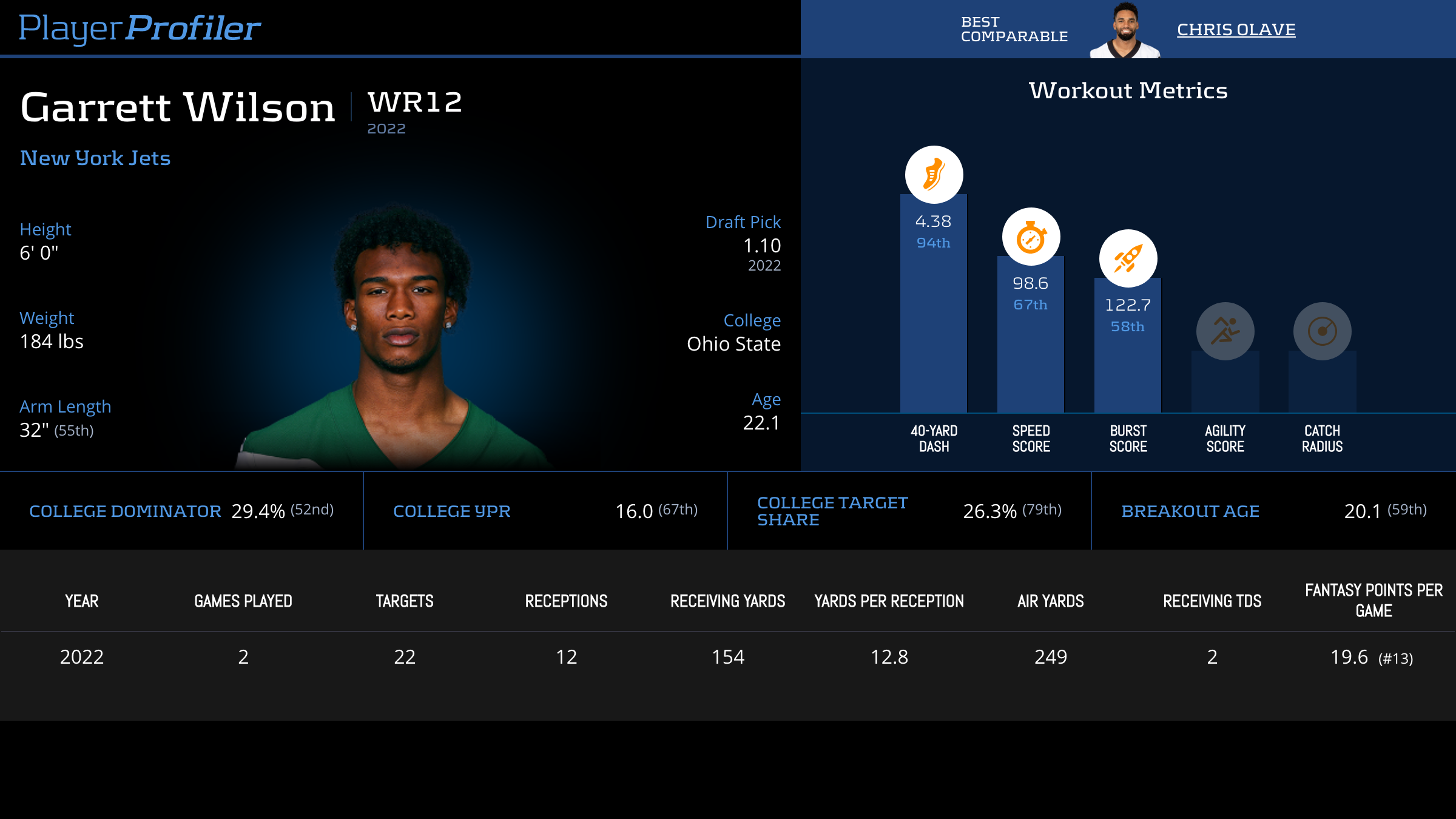
Task: Open the New York Jets team name
Action: [x=95, y=158]
